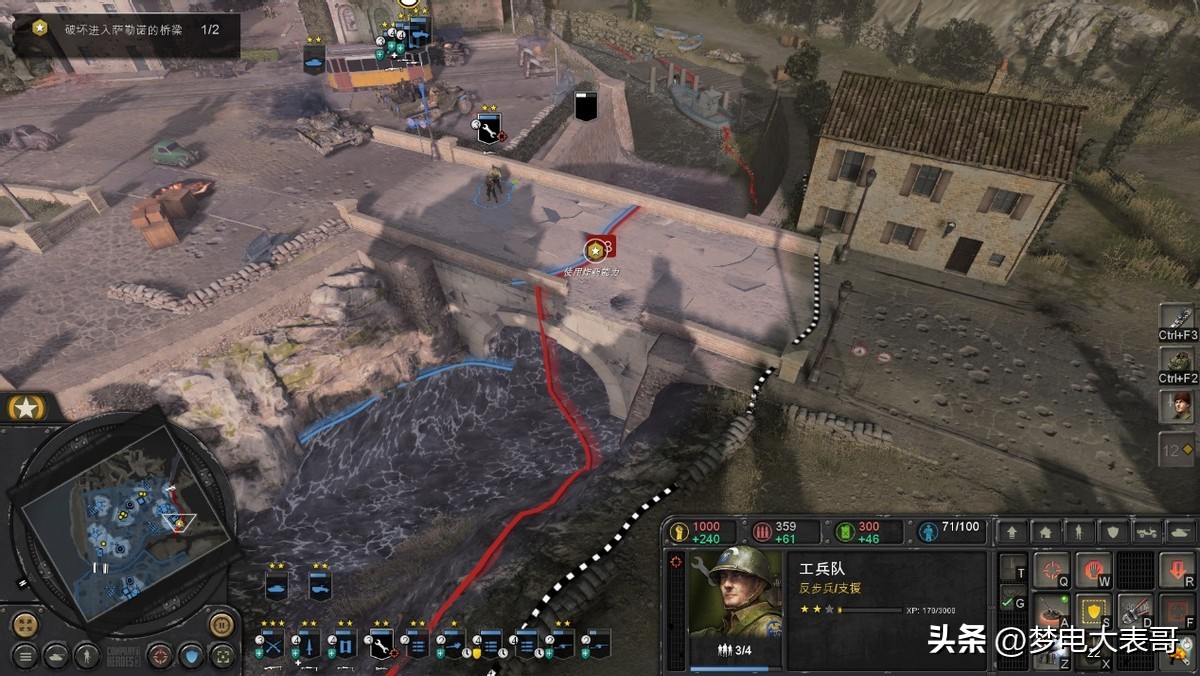Select the tank filter button beside minimap
Image resolution: width=1200 pixels, height=676 pixels.
[57, 656]
